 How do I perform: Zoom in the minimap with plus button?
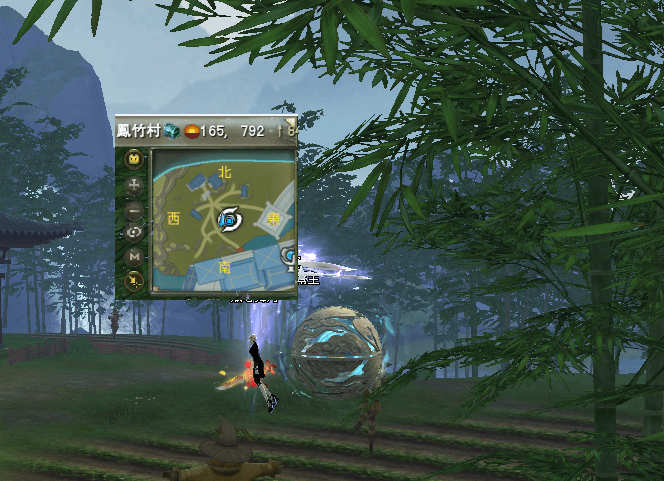(x=134, y=185)
